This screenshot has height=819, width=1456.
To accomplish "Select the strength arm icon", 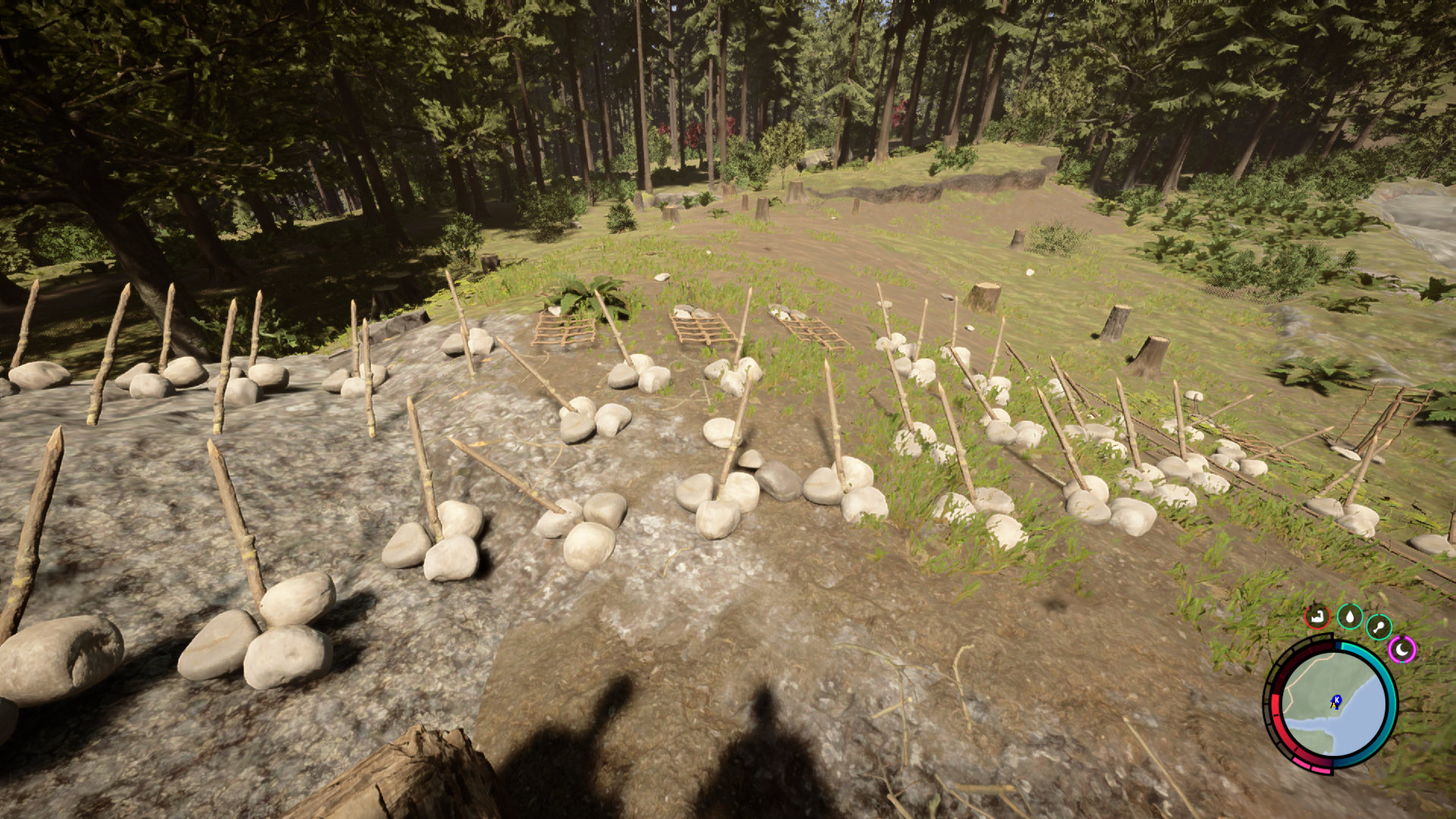I will 1318,616.
